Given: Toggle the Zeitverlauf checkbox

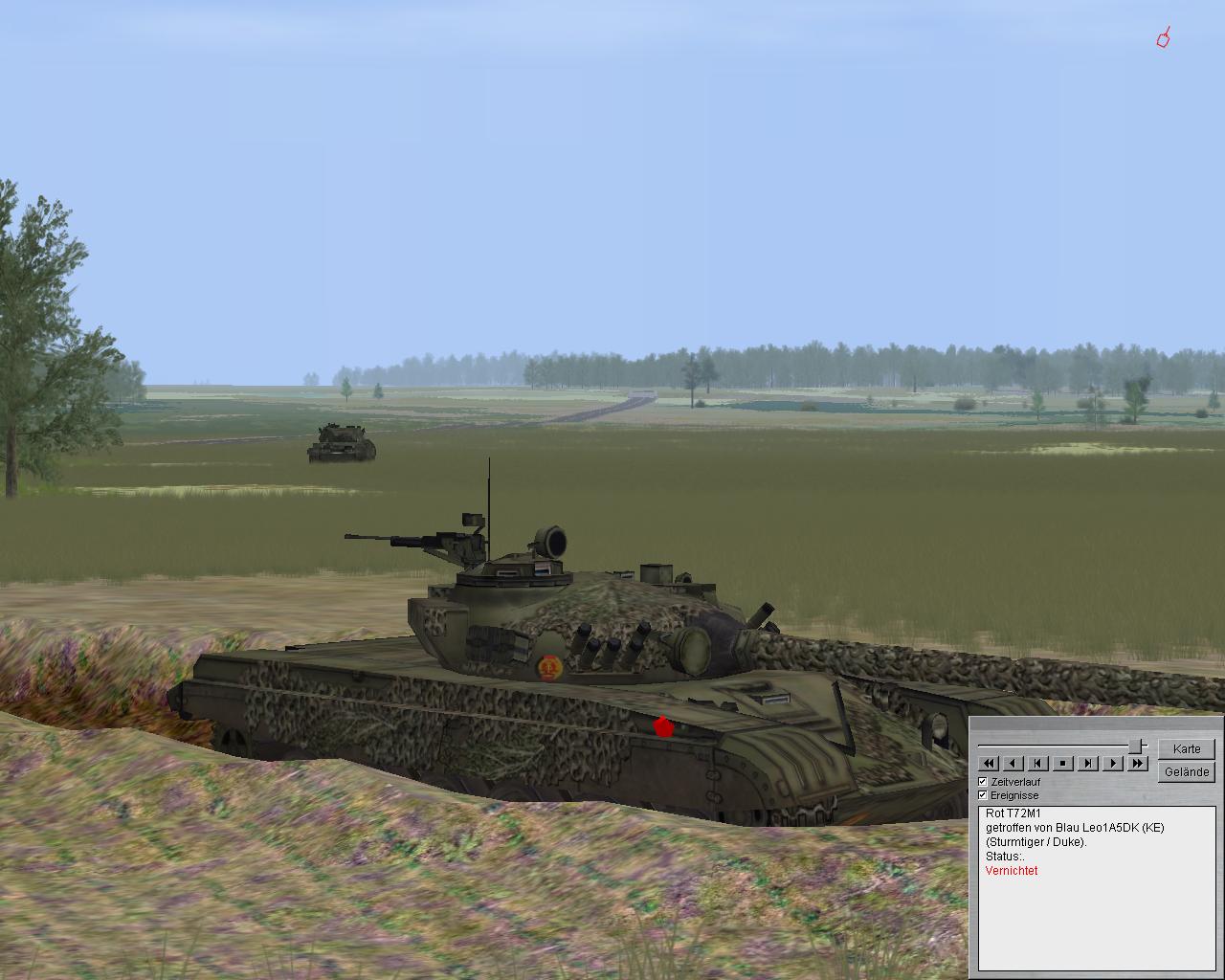Looking at the screenshot, I should [x=983, y=782].
